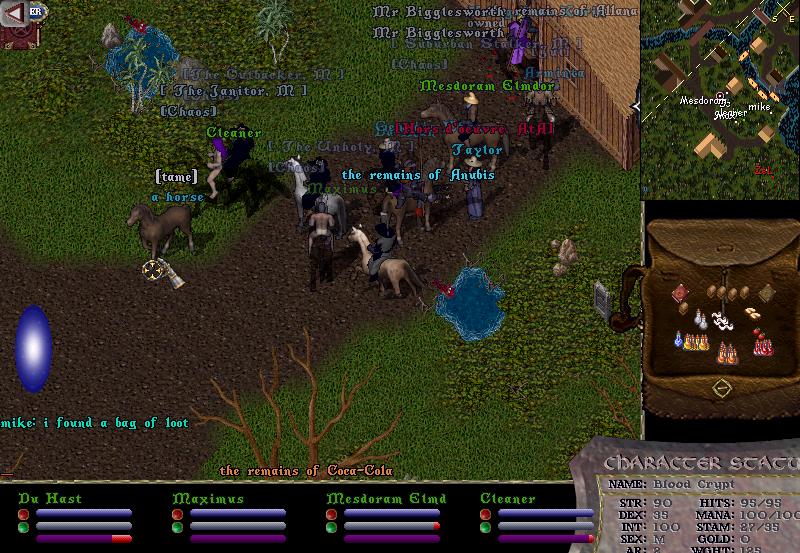Click the left-pointing triangle arrow button

tap(15, 12)
